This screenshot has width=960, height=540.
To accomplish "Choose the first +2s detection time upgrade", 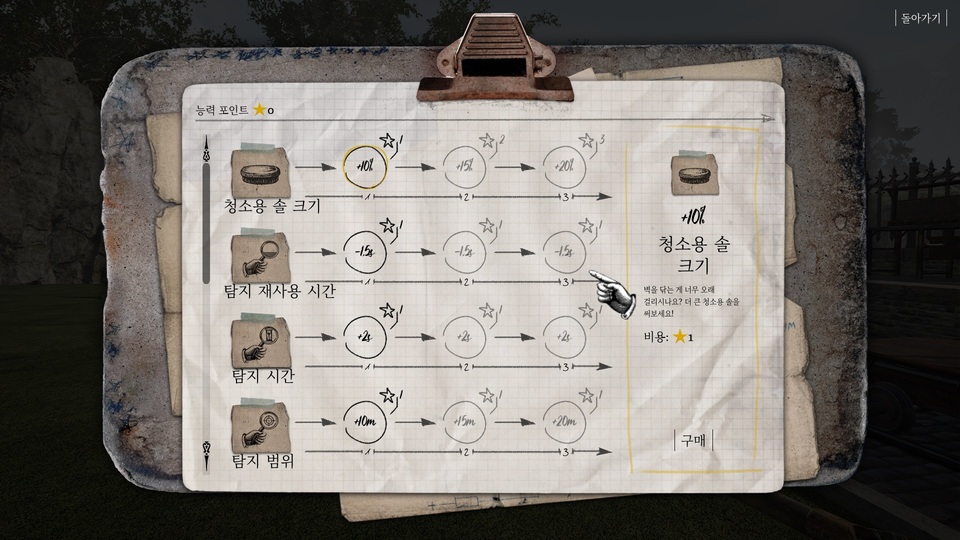I will point(362,336).
